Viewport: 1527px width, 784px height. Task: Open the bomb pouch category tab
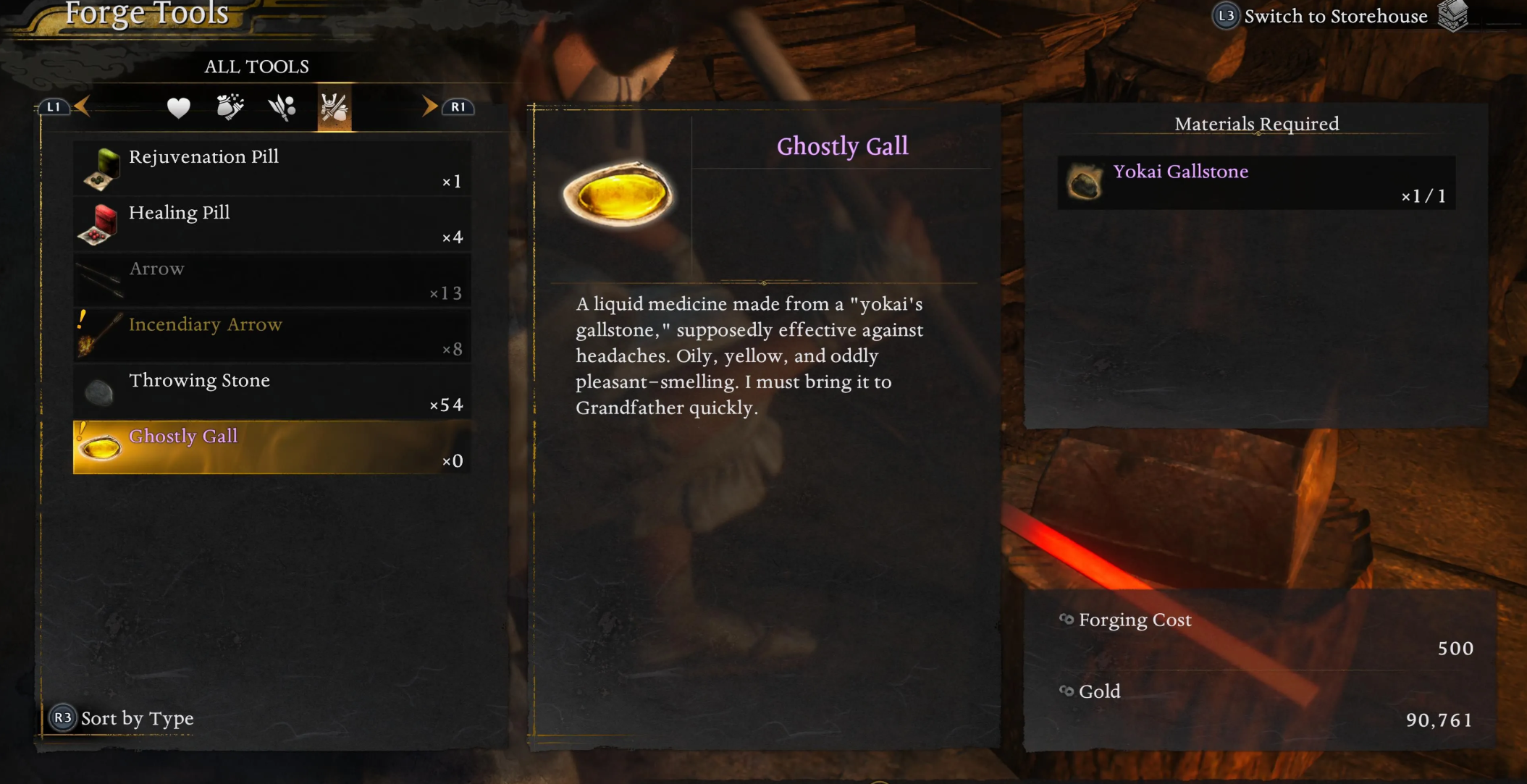coord(230,108)
